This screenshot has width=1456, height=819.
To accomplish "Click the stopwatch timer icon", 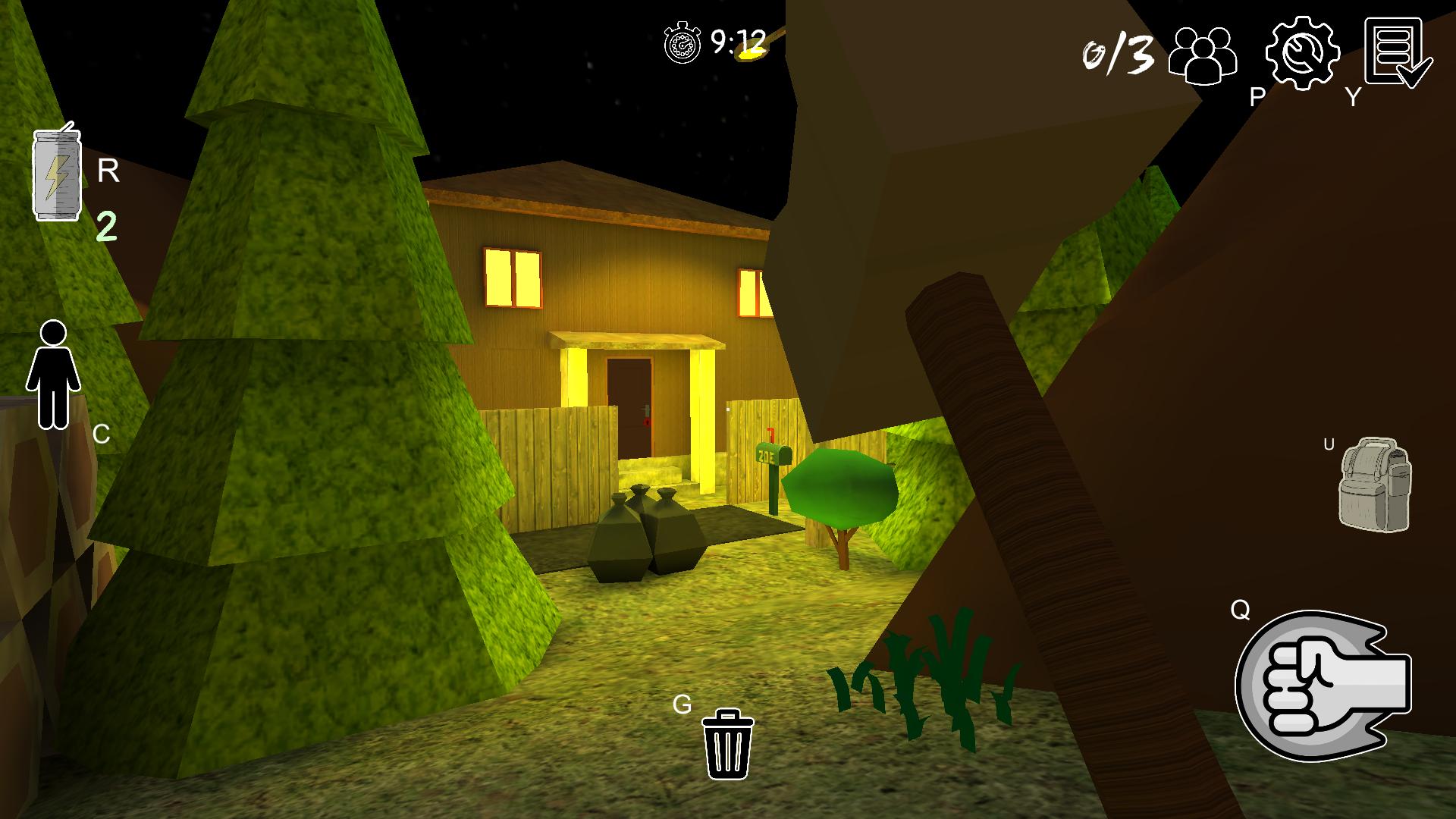I will pyautogui.click(x=681, y=43).
